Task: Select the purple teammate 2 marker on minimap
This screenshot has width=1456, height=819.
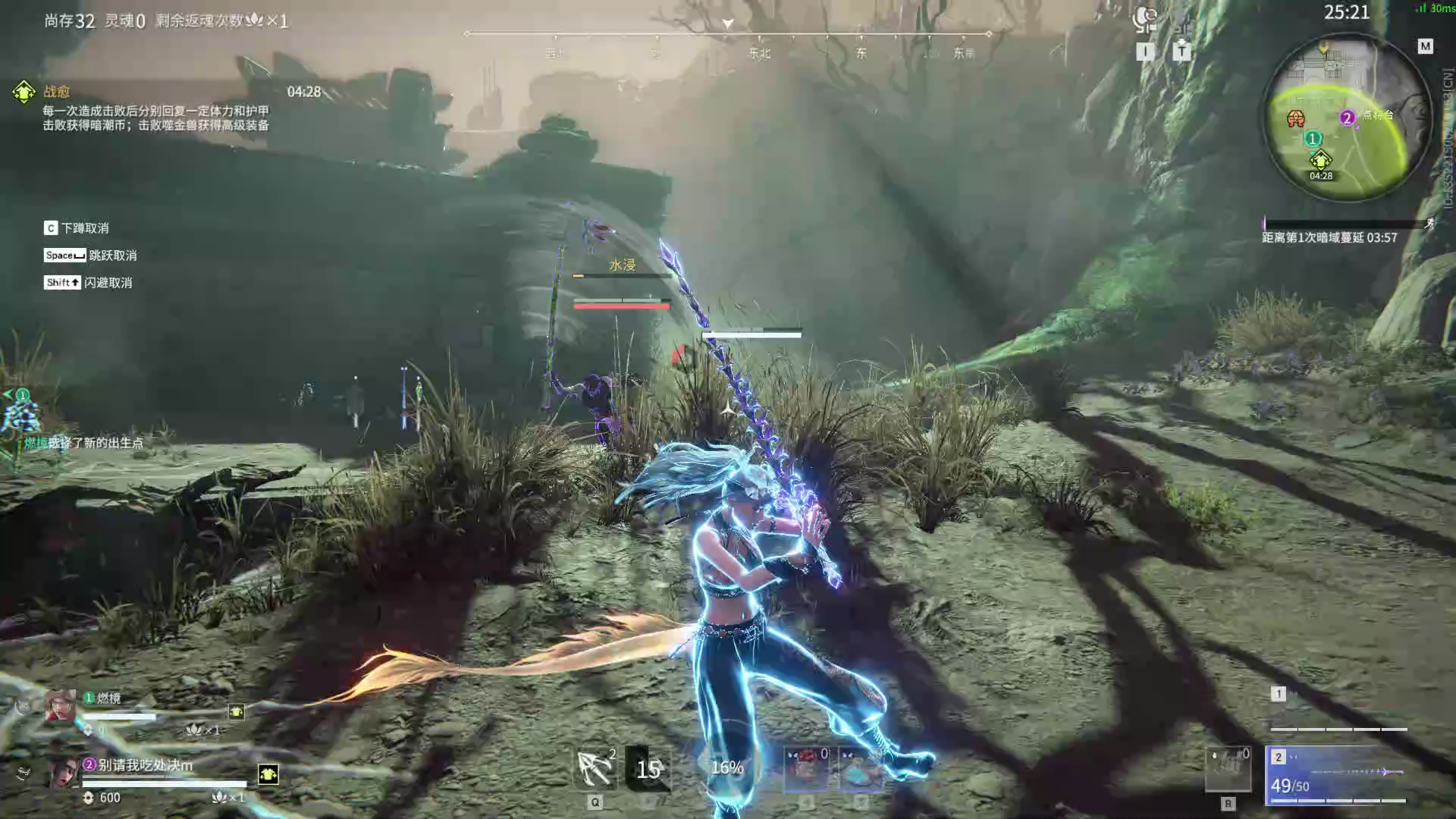Action: click(1347, 118)
